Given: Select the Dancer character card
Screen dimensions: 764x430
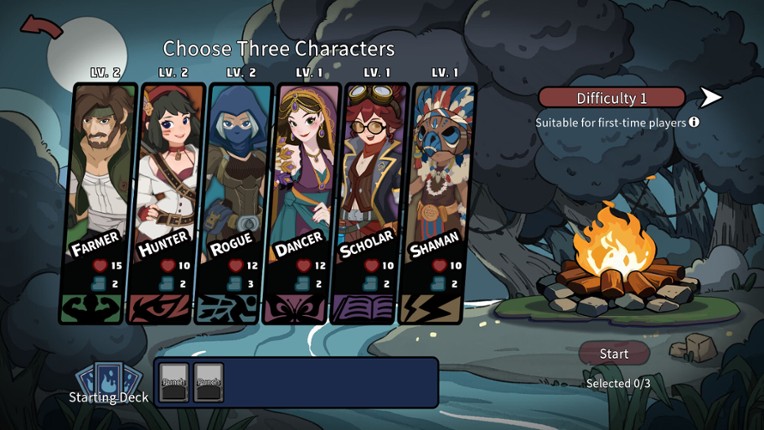Looking at the screenshot, I should click(x=303, y=200).
